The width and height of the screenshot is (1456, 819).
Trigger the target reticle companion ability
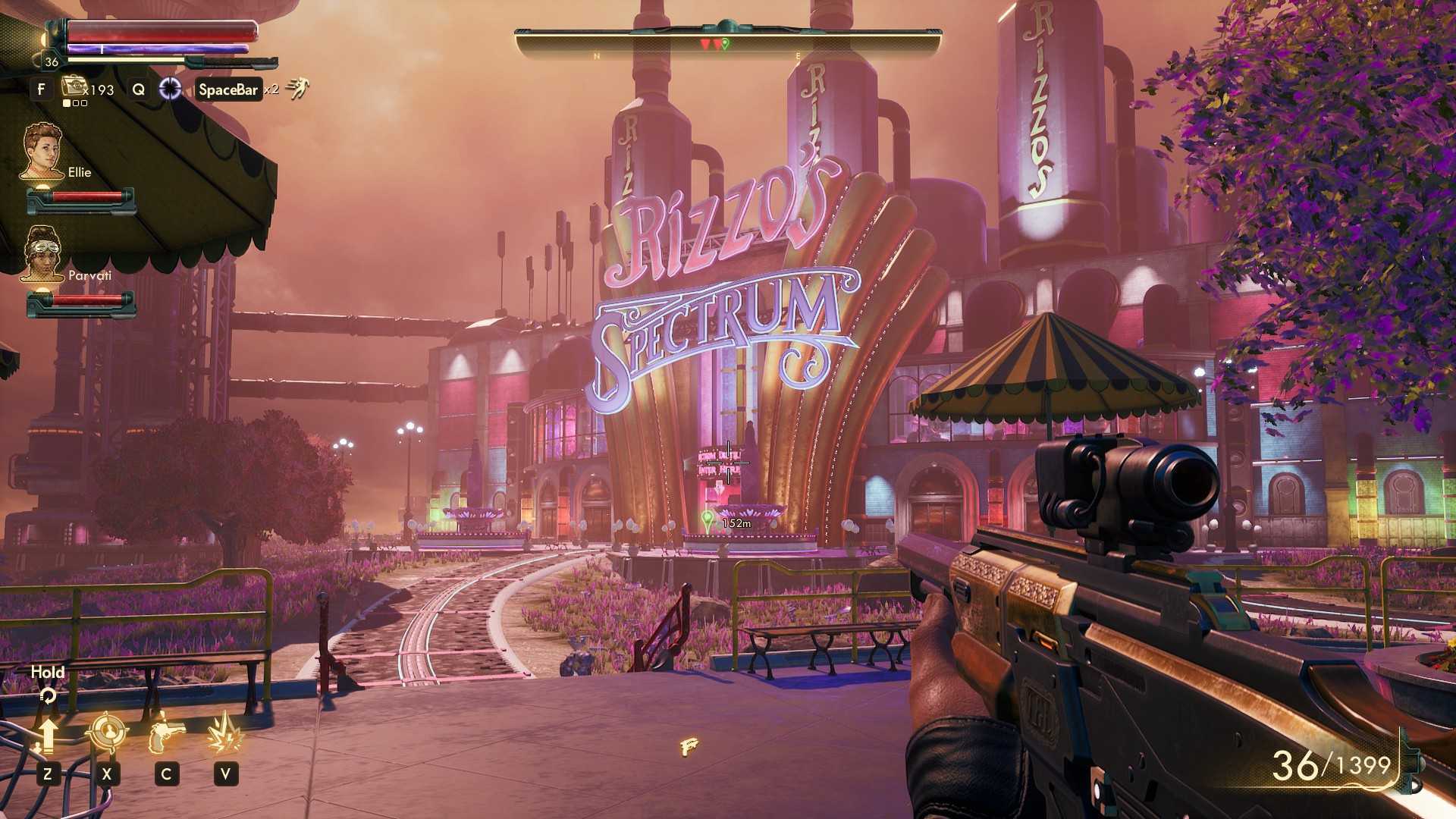(x=106, y=733)
